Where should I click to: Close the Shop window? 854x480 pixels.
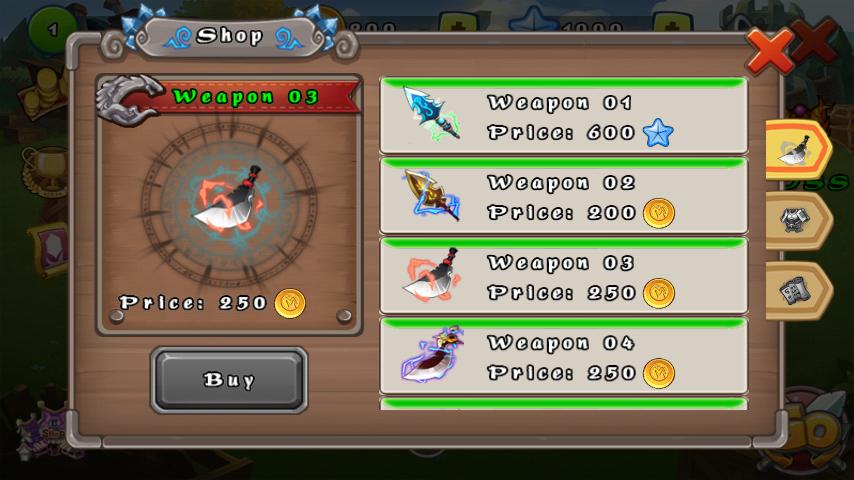770,49
